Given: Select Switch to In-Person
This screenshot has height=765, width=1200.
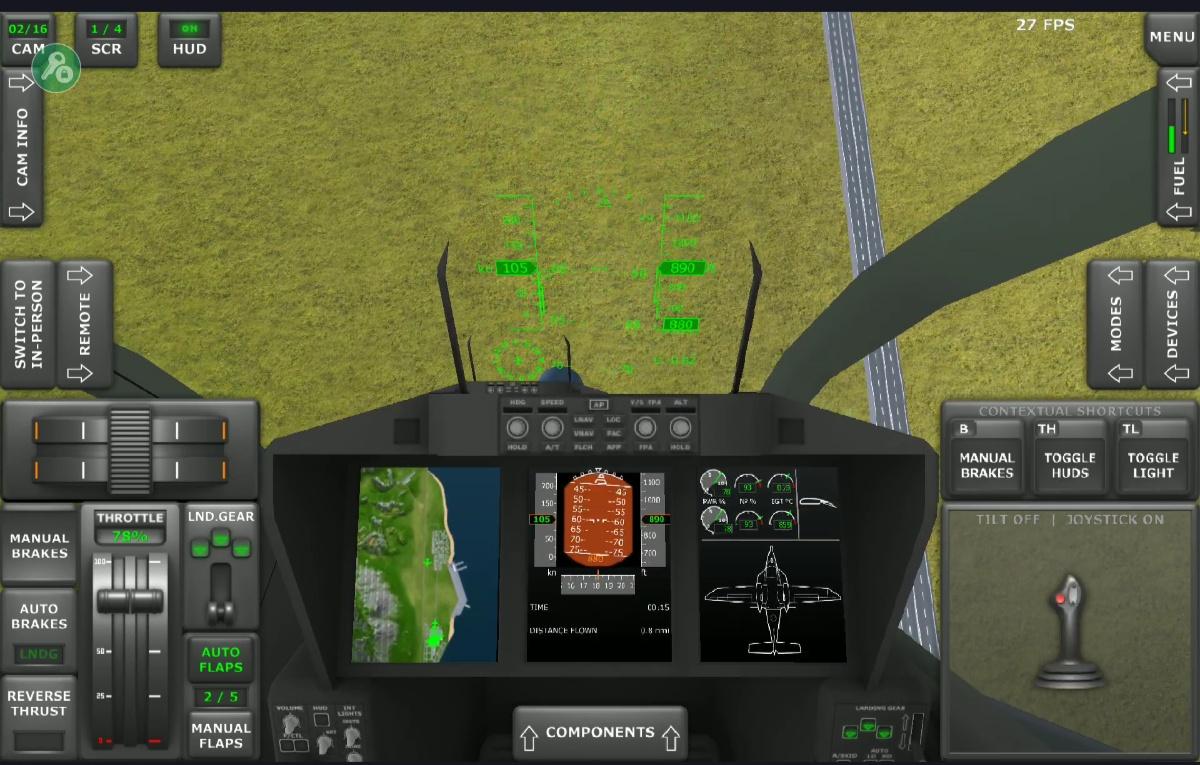Looking at the screenshot, I should 28,324.
